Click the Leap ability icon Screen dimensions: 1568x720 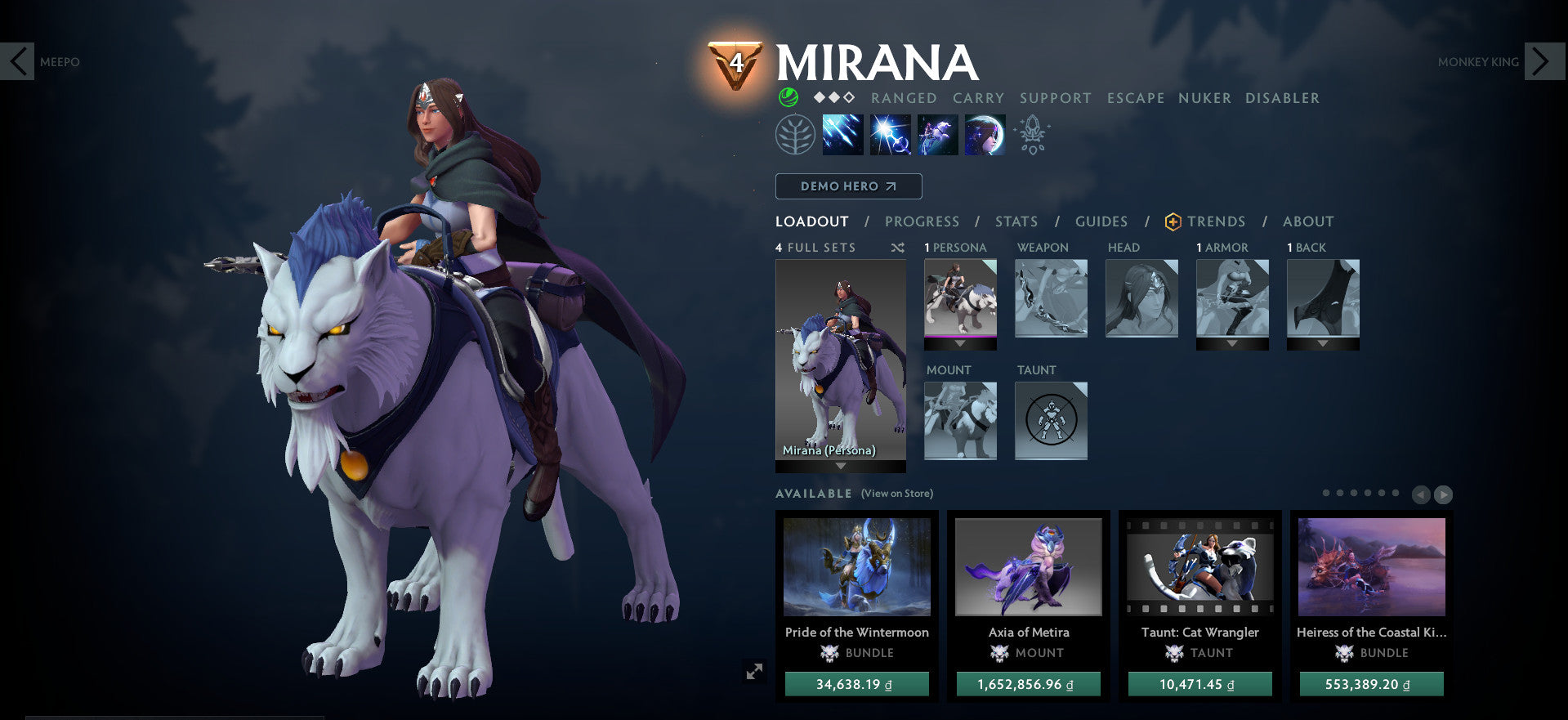pos(936,134)
